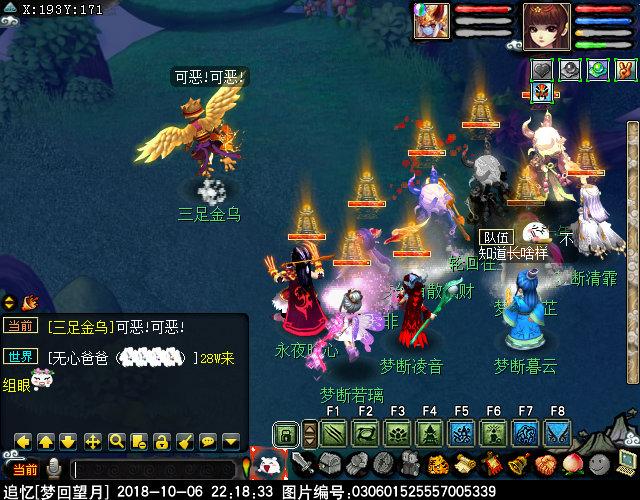Screen dimensions: 640x500
Task: Click the gray heart buff icon
Action: pyautogui.click(x=542, y=70)
